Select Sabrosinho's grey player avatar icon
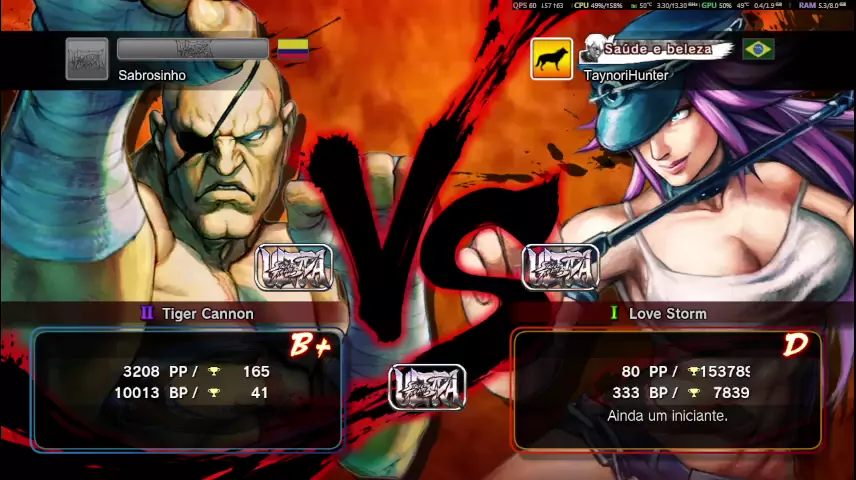856x480 pixels. 87,59
